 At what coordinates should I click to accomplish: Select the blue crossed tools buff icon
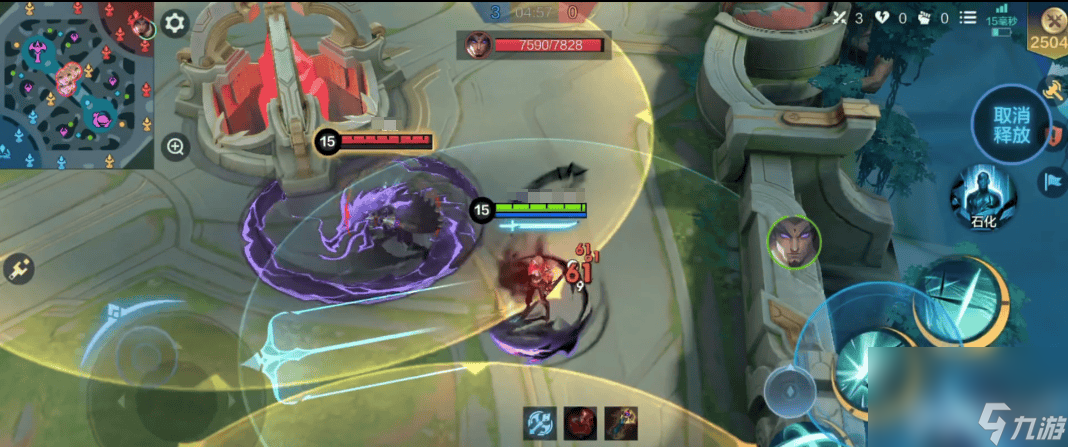(540, 423)
